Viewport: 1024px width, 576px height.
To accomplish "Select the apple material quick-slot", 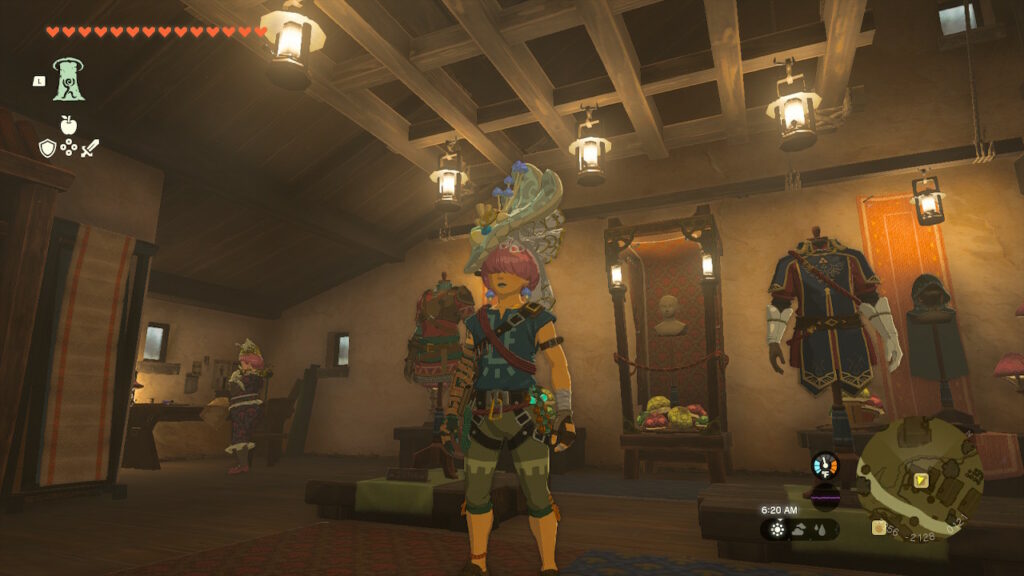I will 68,125.
